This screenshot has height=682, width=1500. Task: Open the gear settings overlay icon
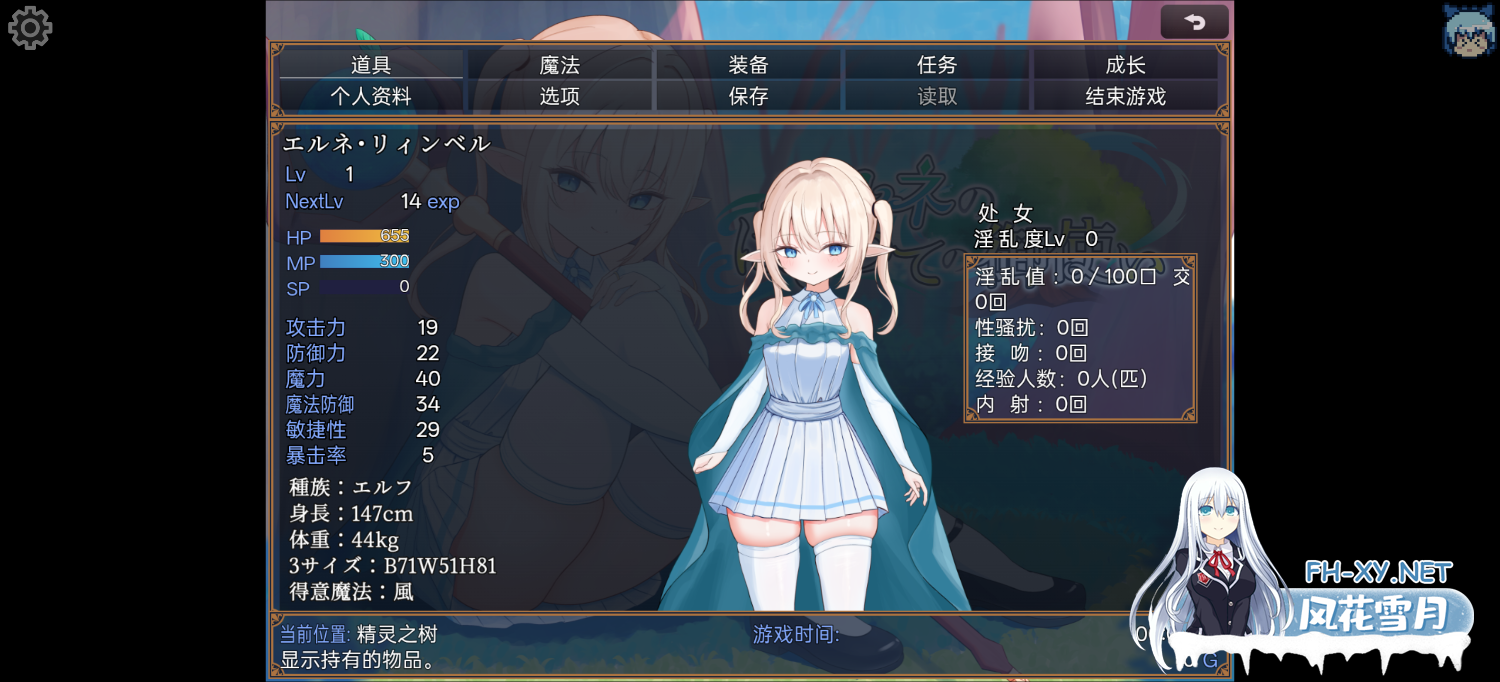[30, 28]
